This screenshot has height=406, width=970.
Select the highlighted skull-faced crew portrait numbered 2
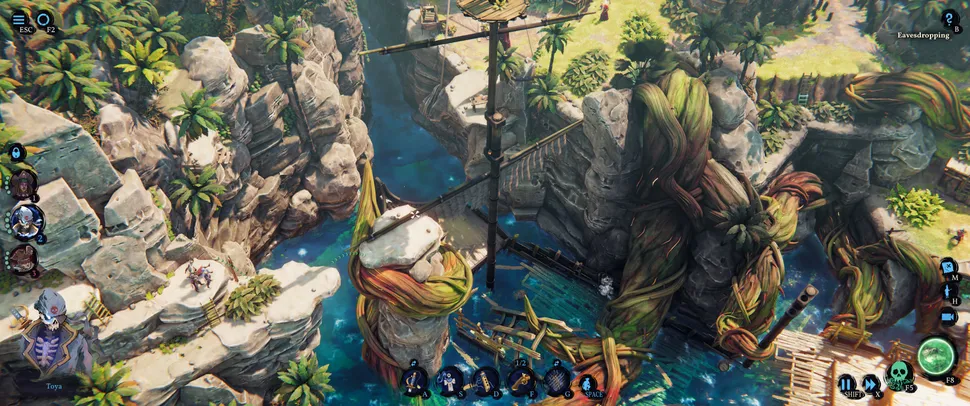pyautogui.click(x=25, y=220)
